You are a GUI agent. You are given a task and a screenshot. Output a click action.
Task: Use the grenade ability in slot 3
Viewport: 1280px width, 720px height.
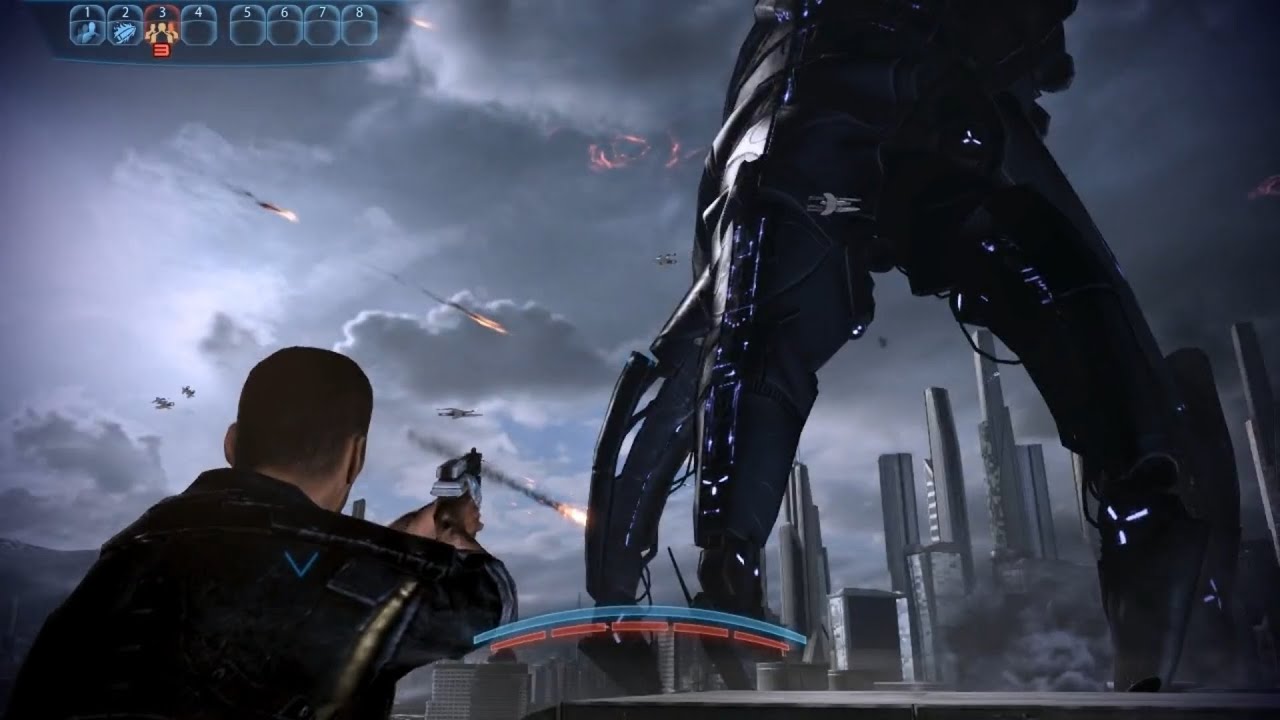click(162, 31)
